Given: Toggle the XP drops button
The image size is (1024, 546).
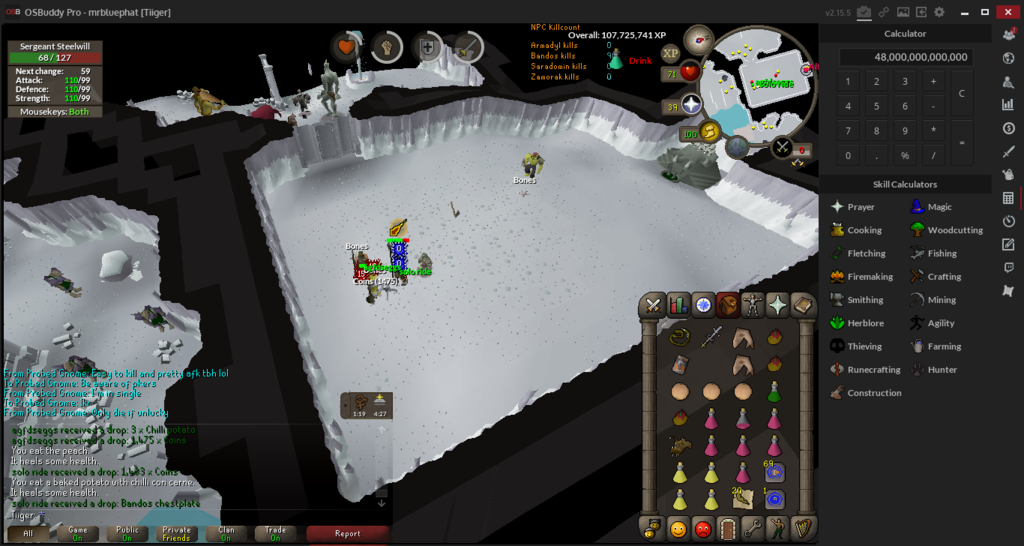Looking at the screenshot, I should click(670, 53).
